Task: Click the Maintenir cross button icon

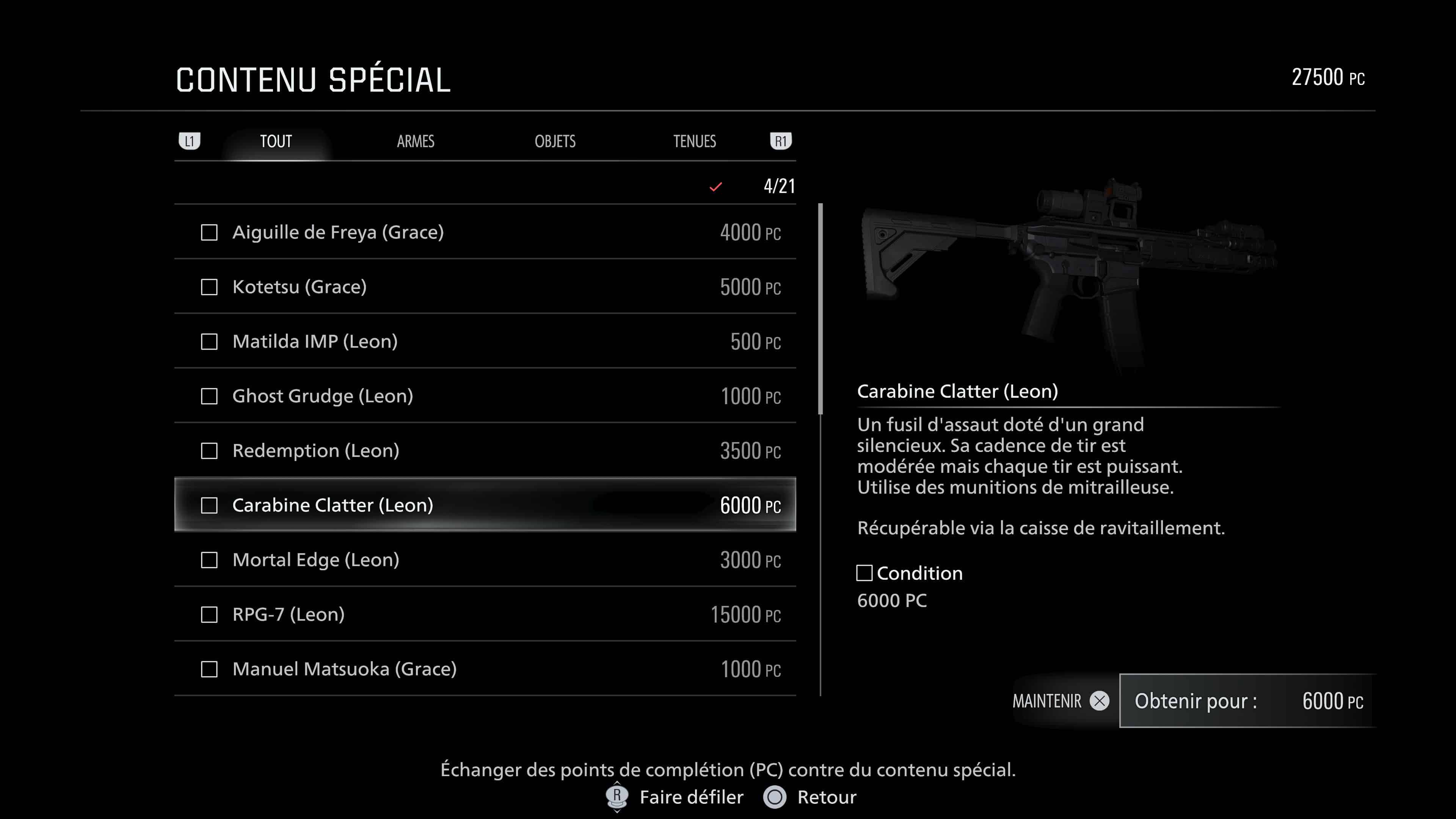Action: (1099, 701)
